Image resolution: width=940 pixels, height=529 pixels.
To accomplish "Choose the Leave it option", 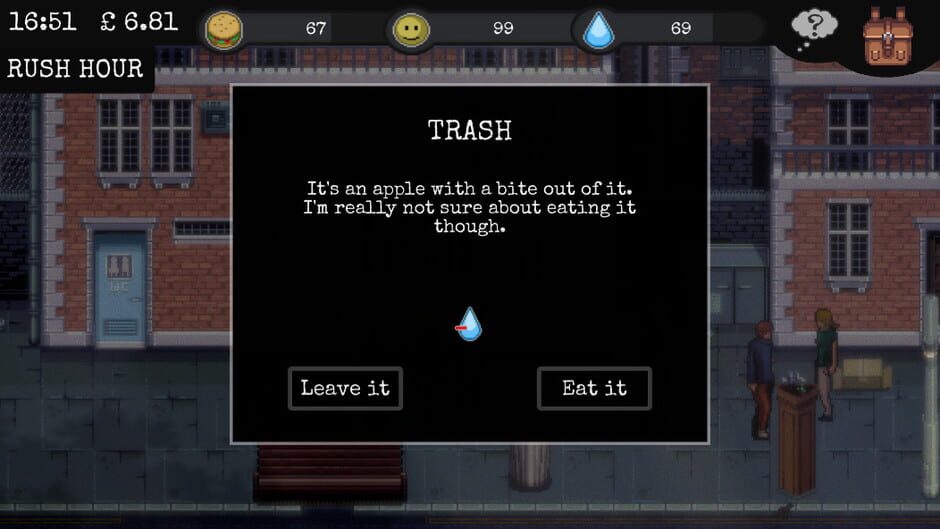I will tap(345, 388).
